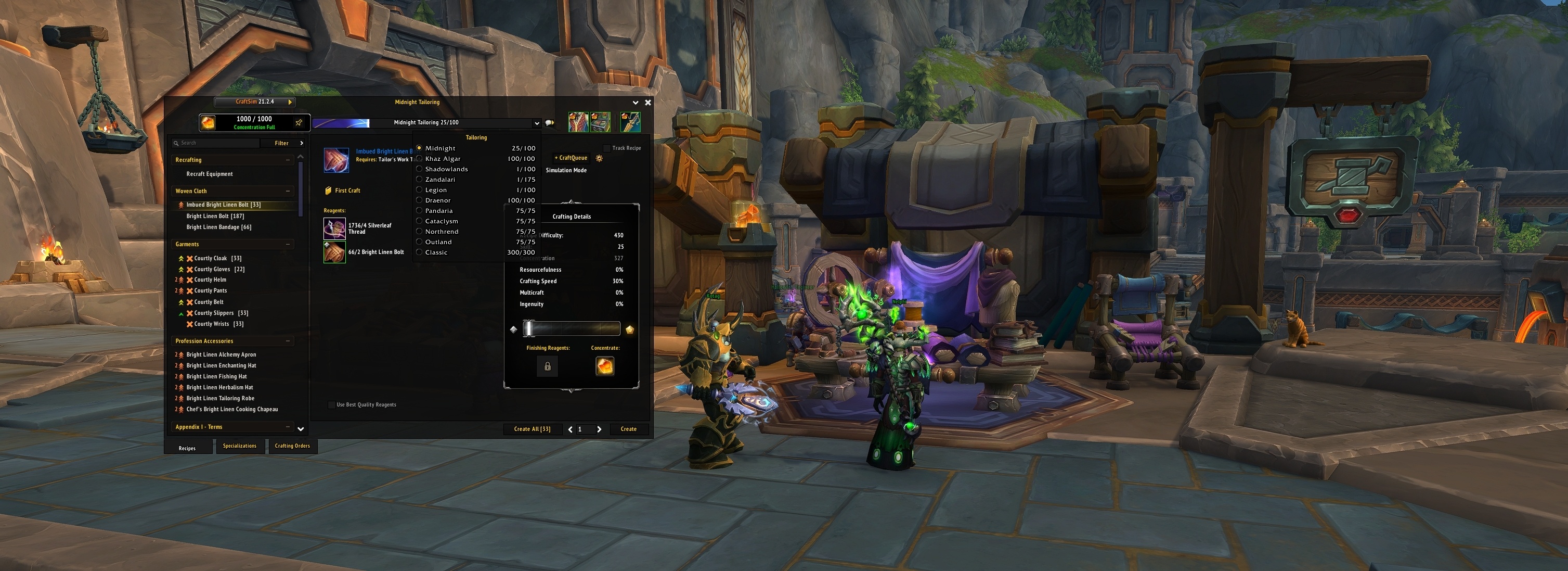Enable the Track Recipe checkbox
Screen dimensions: 1568x571
coord(606,148)
